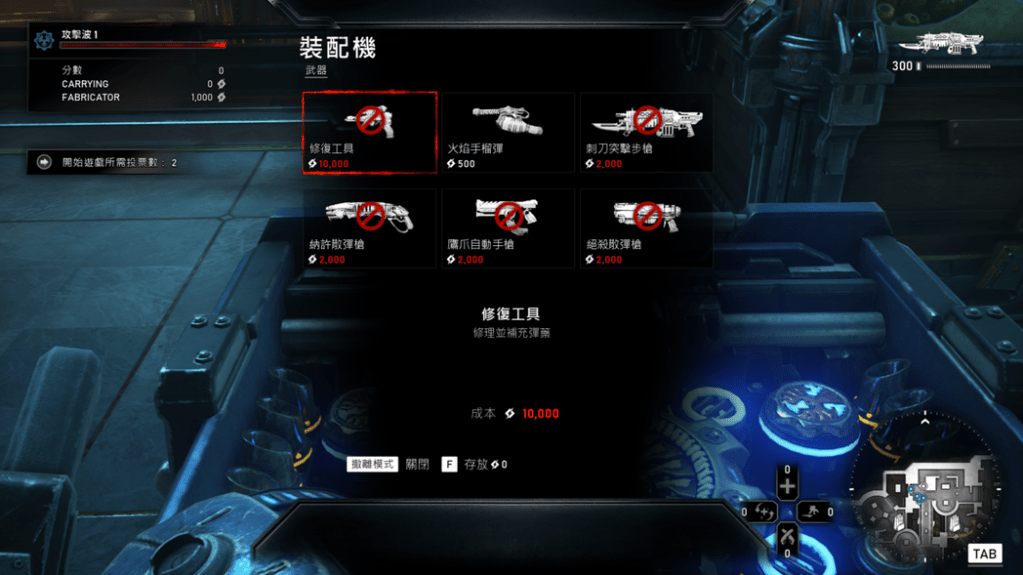Switch to the 武器 category tab
This screenshot has width=1023, height=575.
pos(316,71)
